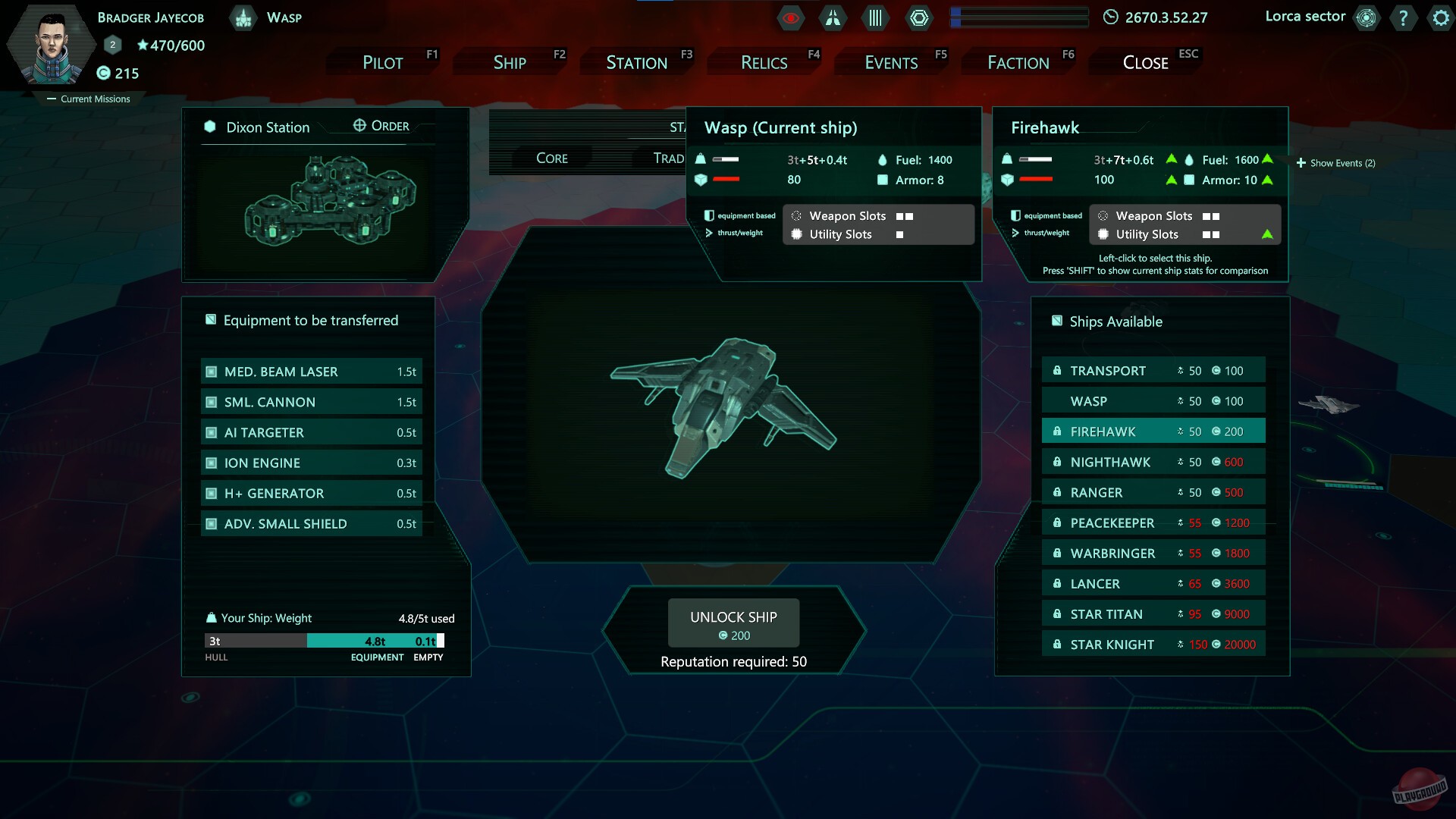Open the ship overview via rocket hexagon icon
The height and width of the screenshot is (819, 1456).
pyautogui.click(x=833, y=17)
